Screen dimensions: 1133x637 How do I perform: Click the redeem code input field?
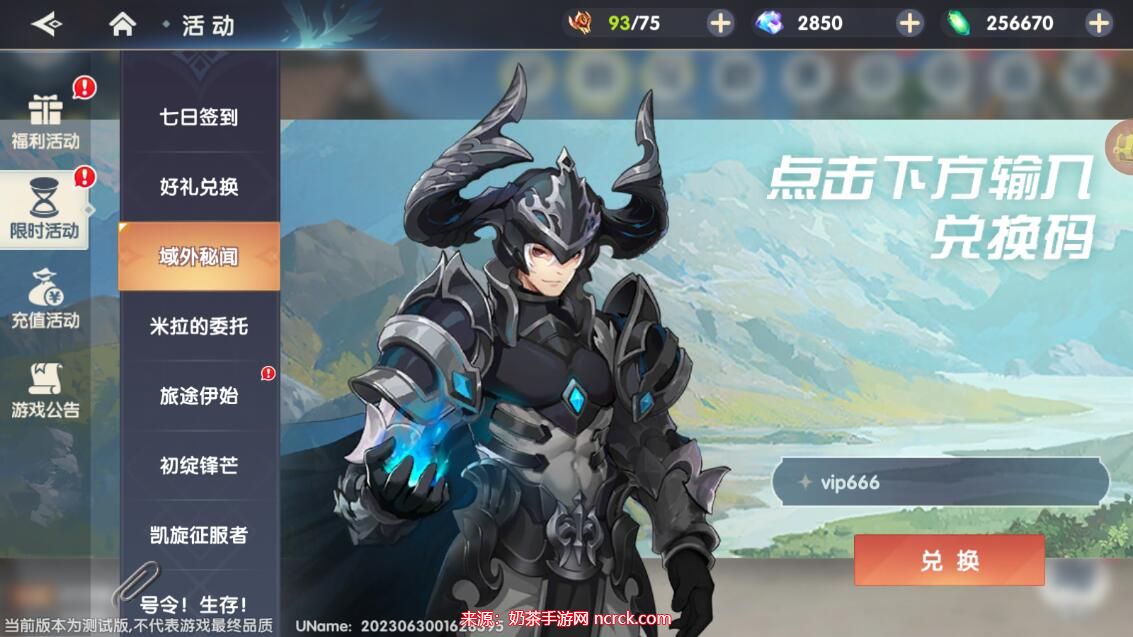click(x=940, y=483)
